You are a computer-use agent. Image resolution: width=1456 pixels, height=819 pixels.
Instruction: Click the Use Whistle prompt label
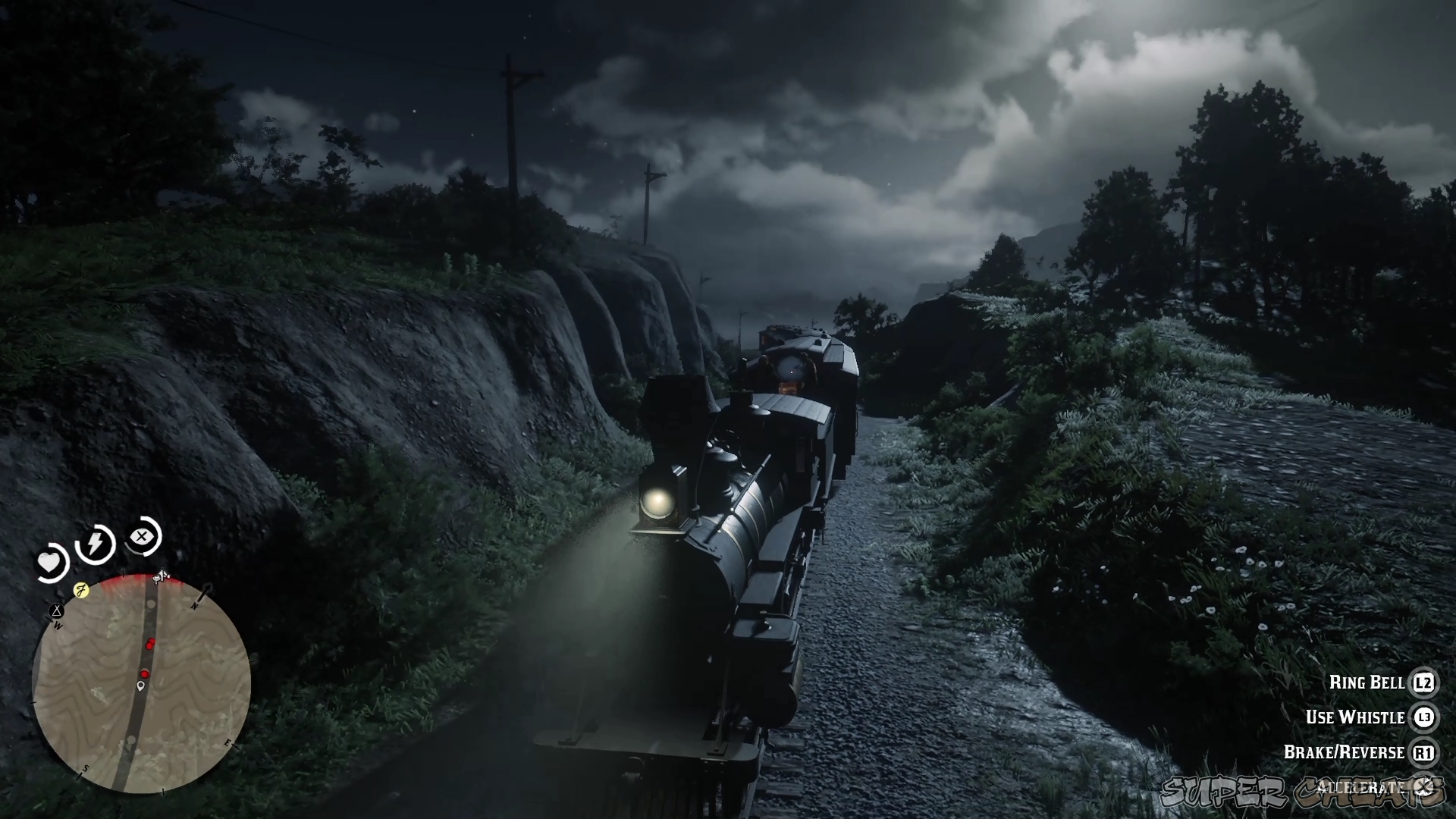pyautogui.click(x=1356, y=717)
